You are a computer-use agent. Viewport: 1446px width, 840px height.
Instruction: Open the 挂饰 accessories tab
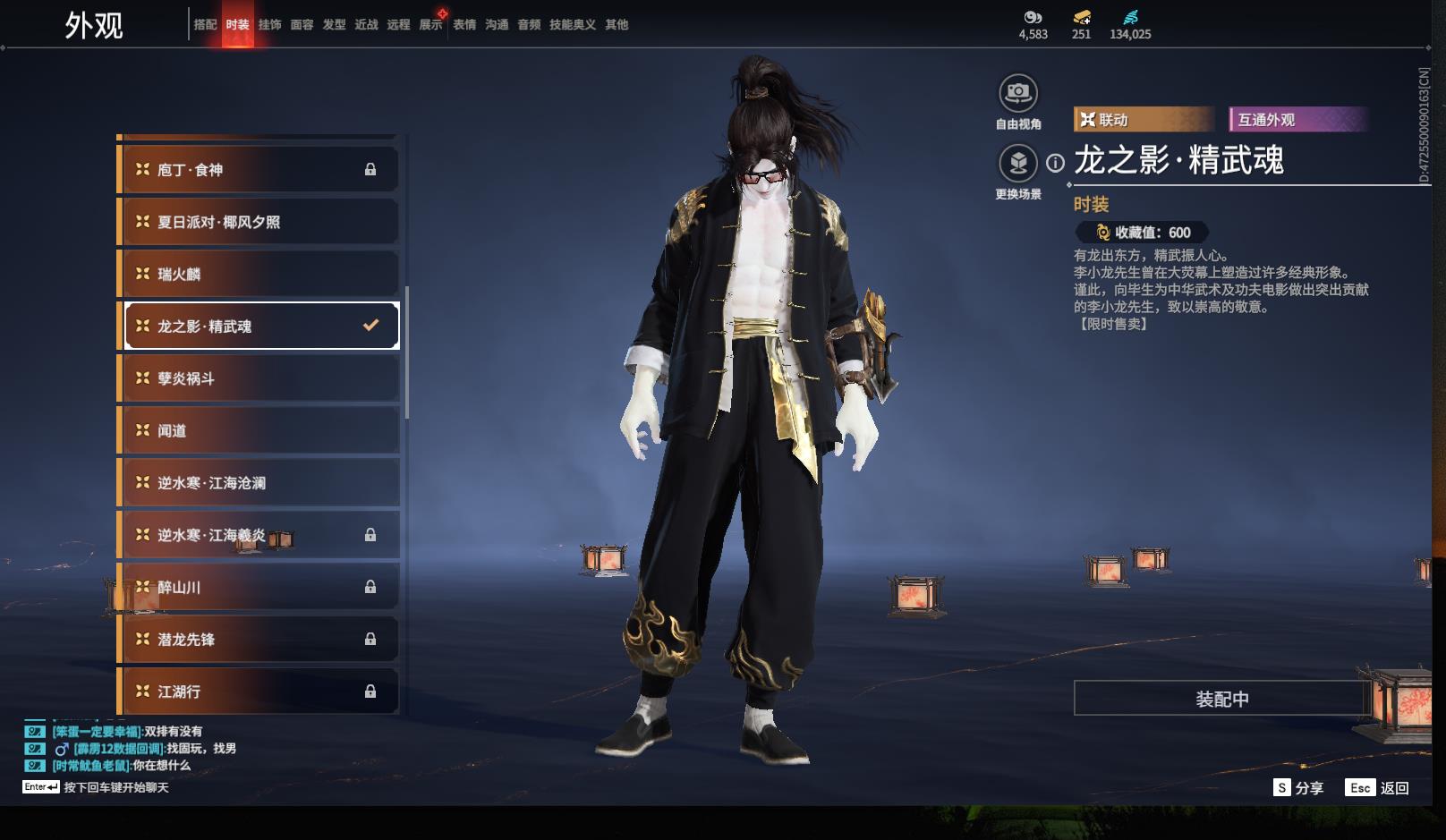(269, 25)
